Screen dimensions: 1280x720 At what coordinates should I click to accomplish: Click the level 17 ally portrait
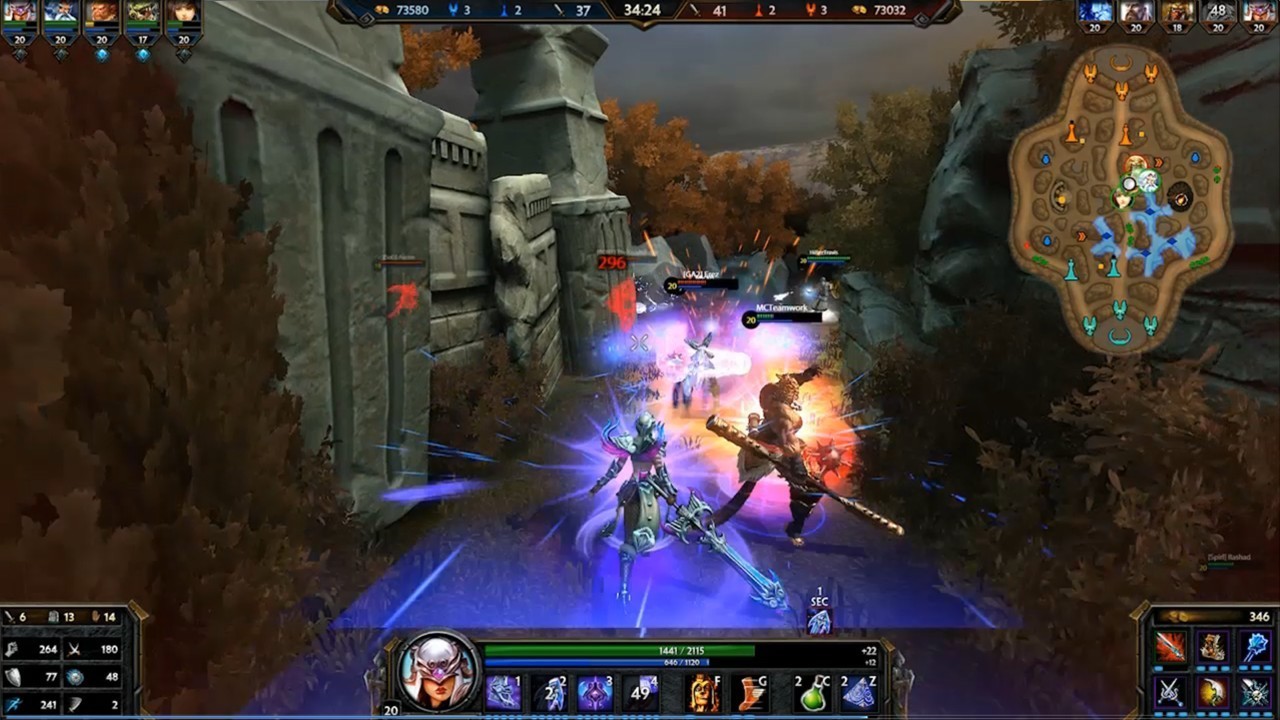pos(142,14)
